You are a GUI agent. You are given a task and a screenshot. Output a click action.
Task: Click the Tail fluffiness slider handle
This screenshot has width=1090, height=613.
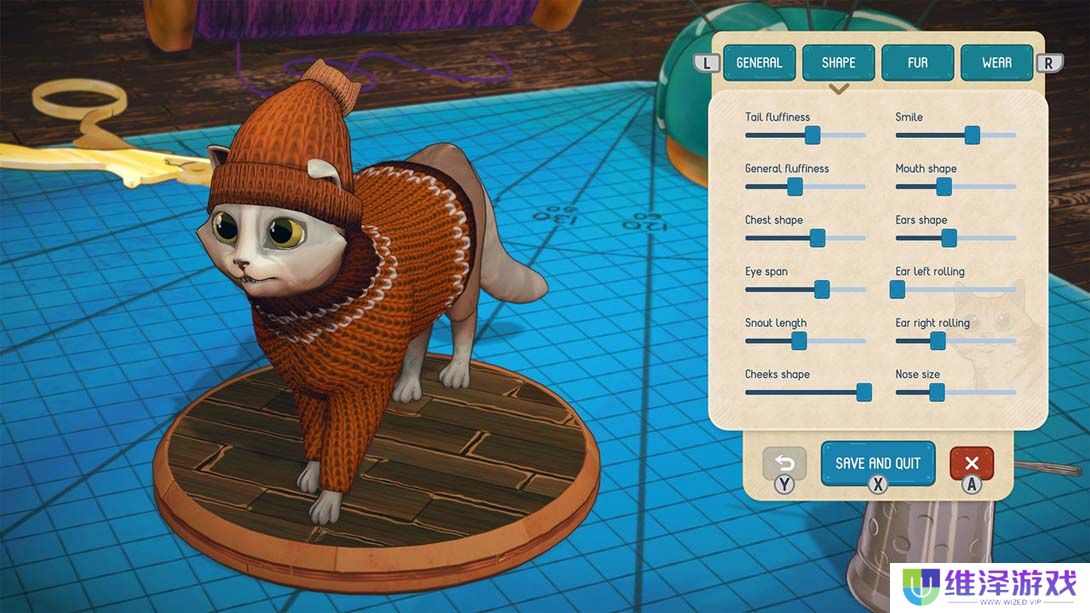813,135
